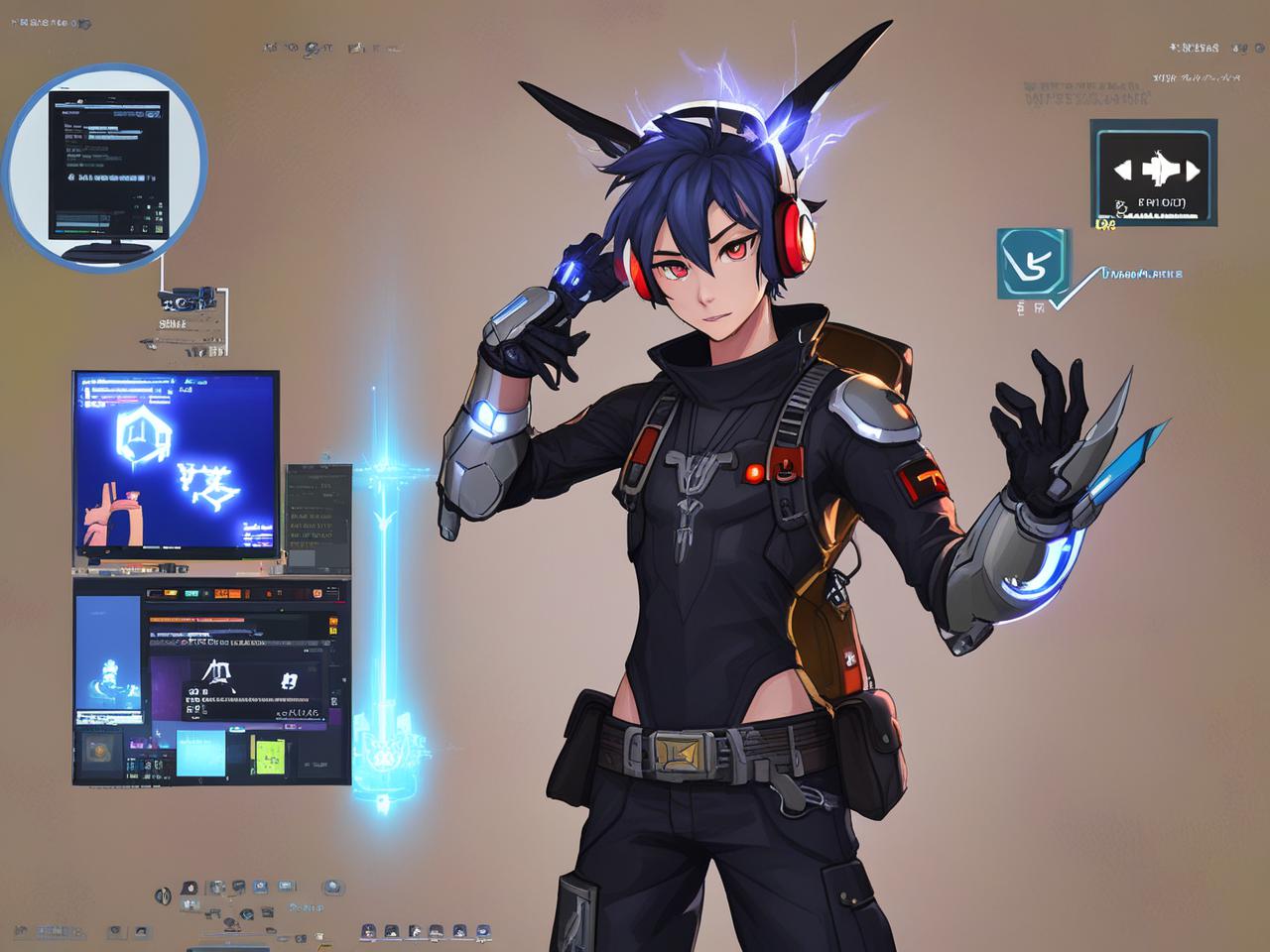1270x952 pixels.
Task: Choose the yellow-green tile in lower panel
Action: coord(271,757)
